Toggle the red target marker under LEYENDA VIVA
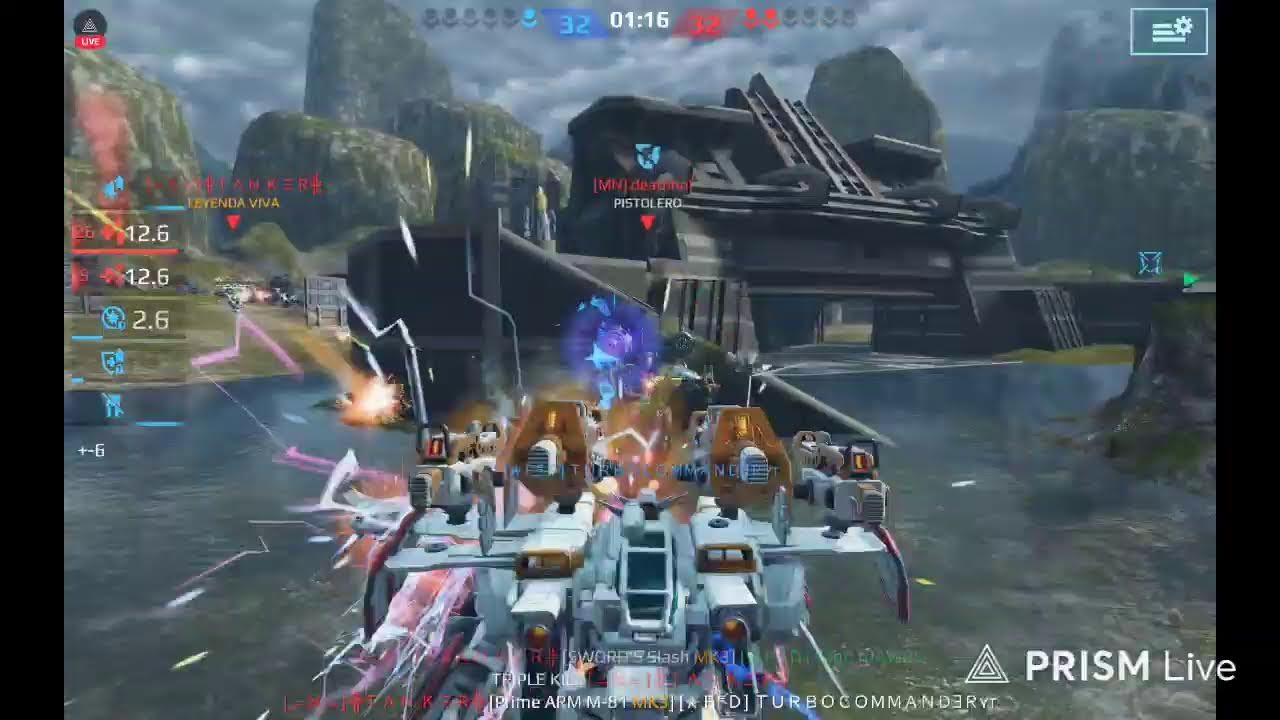This screenshot has width=1280, height=720. pos(232,222)
